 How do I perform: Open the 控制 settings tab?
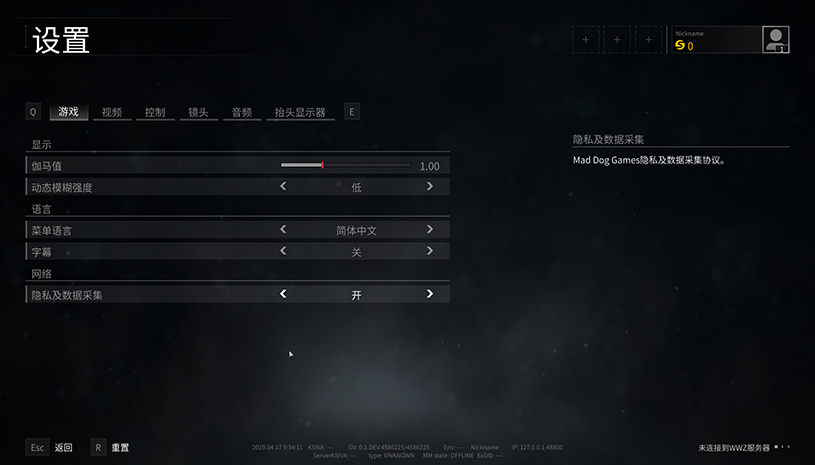155,112
